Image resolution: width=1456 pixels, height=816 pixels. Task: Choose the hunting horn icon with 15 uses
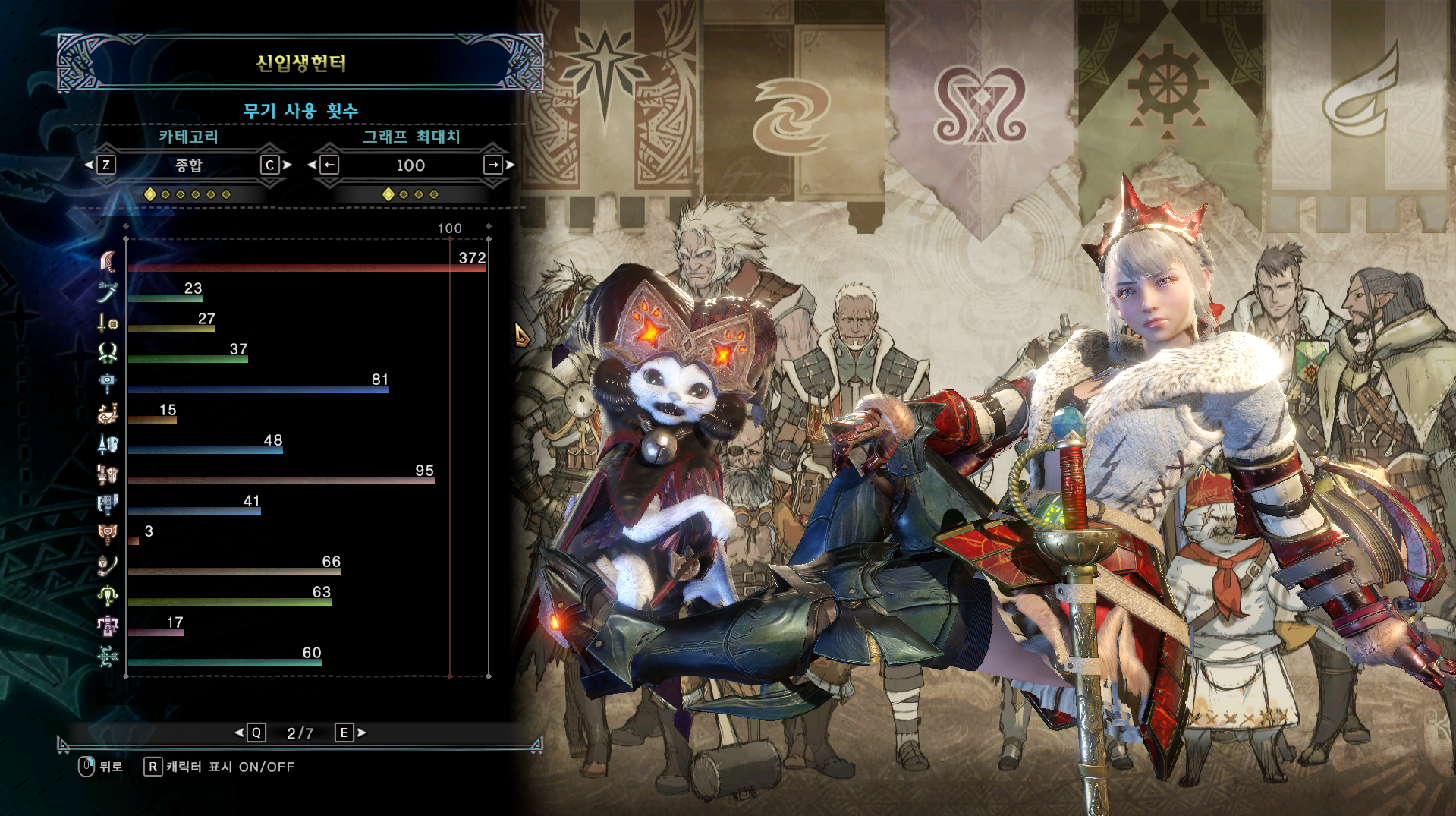coord(108,413)
